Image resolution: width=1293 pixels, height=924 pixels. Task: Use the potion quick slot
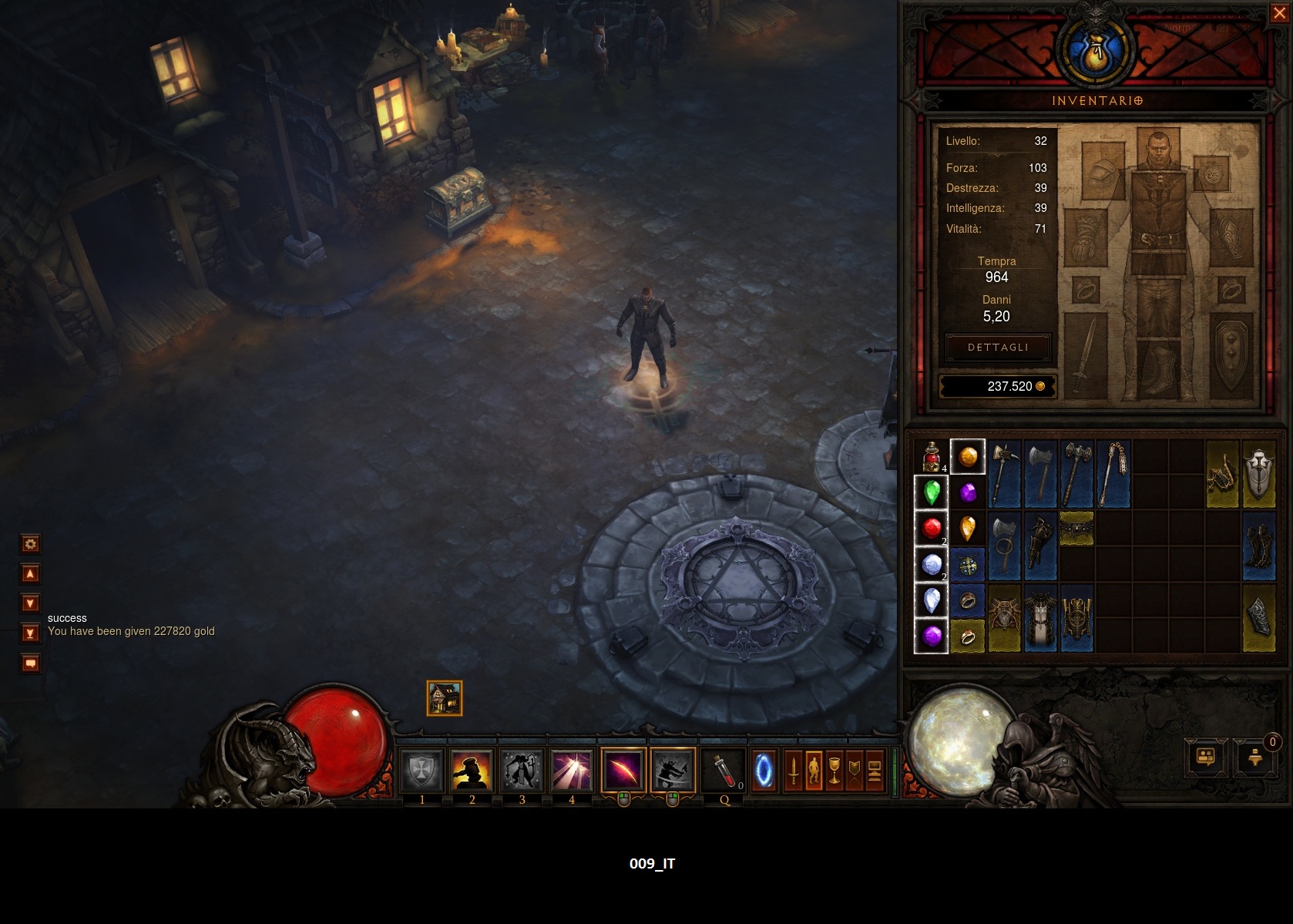[724, 770]
